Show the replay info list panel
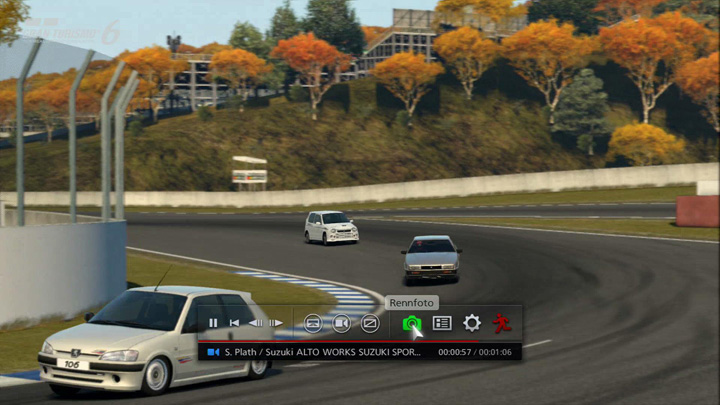This screenshot has width=720, height=405. pos(442,323)
